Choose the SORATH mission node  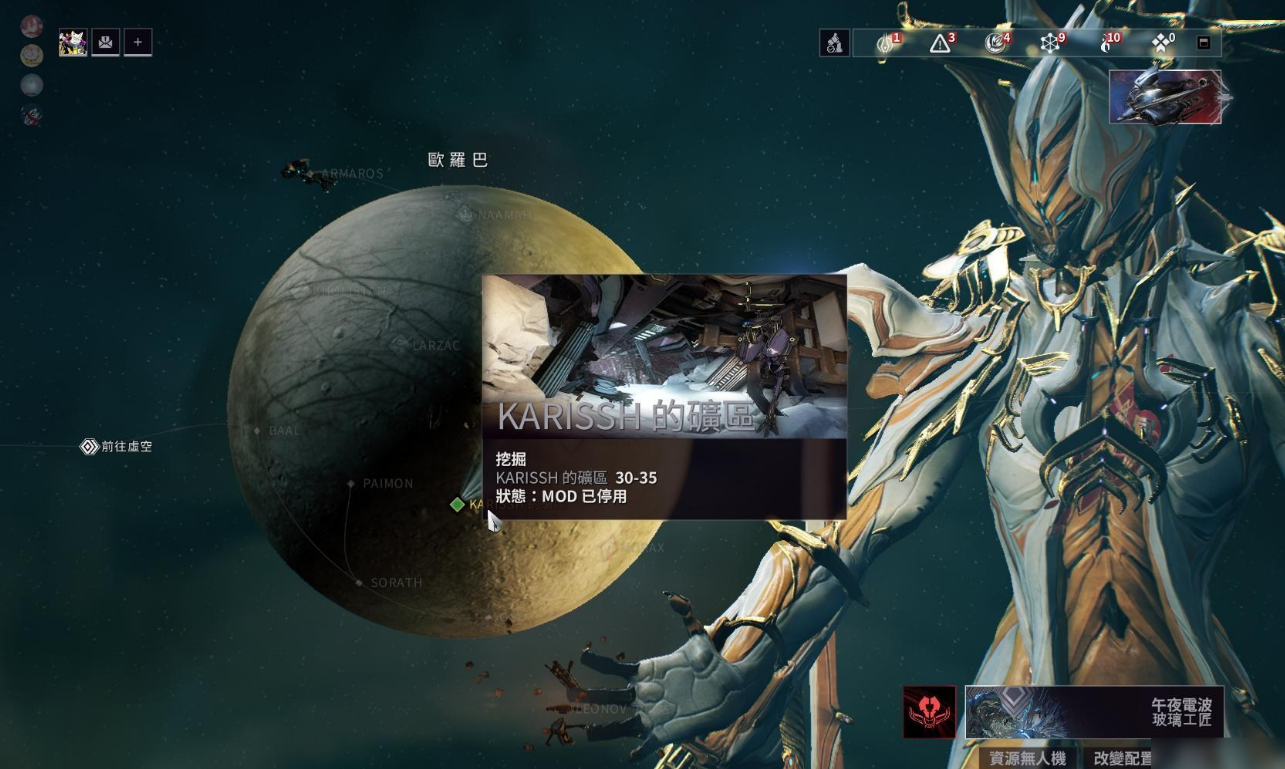(359, 582)
